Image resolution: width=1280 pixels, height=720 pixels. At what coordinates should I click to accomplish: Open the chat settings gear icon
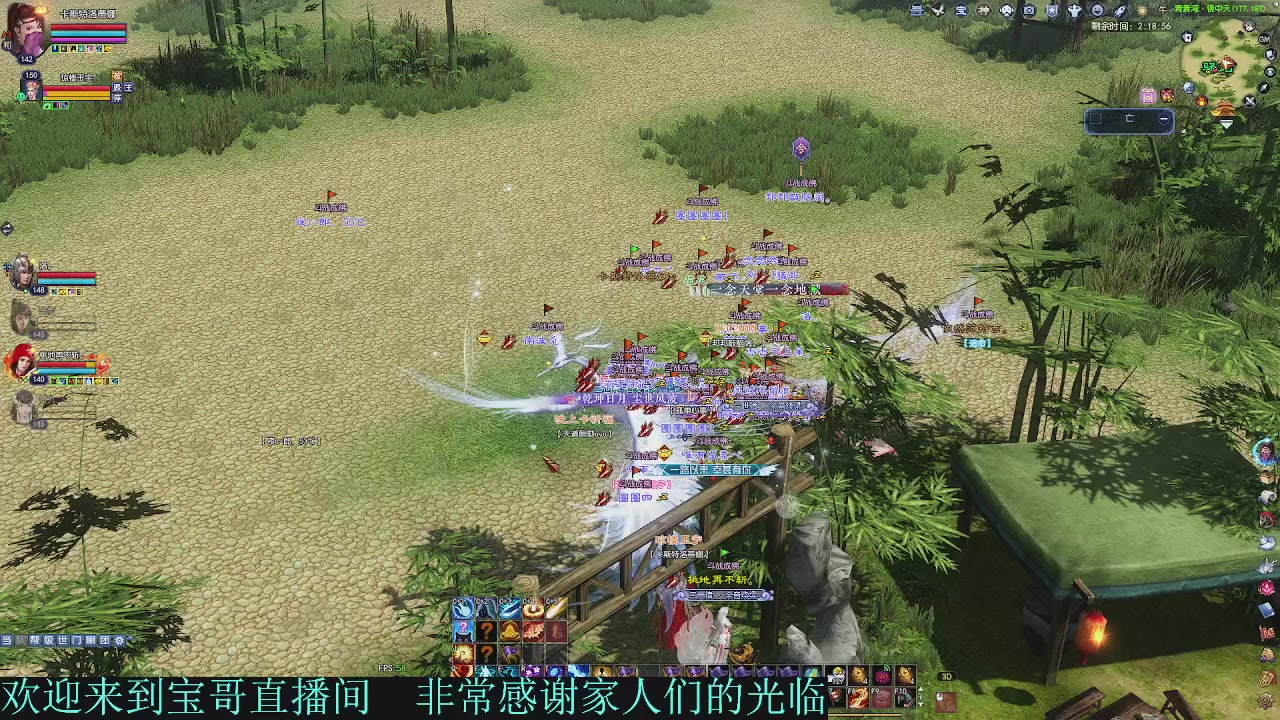pos(120,641)
